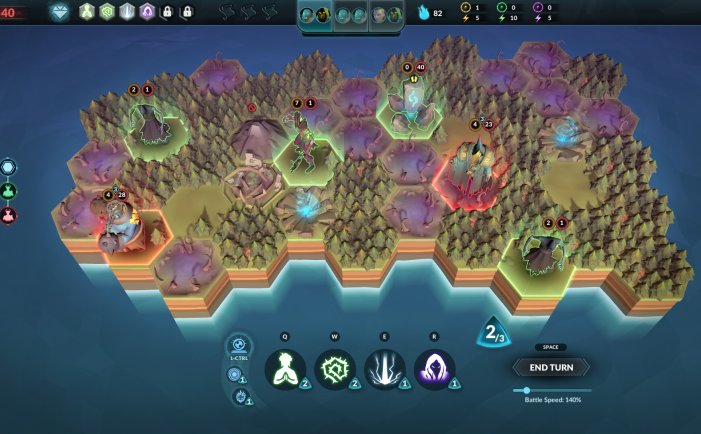
Task: Click the End Turn button
Action: pyautogui.click(x=551, y=367)
